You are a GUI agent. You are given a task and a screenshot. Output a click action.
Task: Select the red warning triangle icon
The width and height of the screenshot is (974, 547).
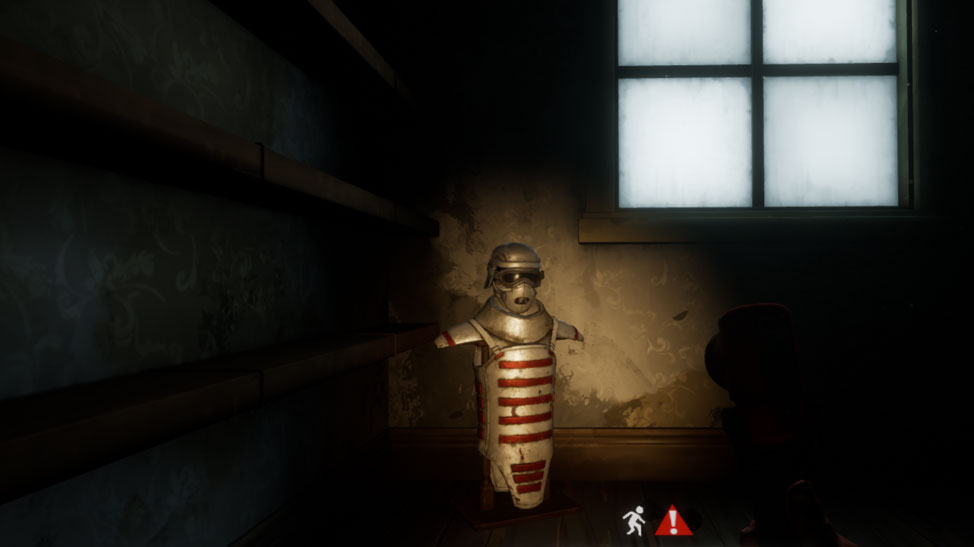tap(673, 520)
